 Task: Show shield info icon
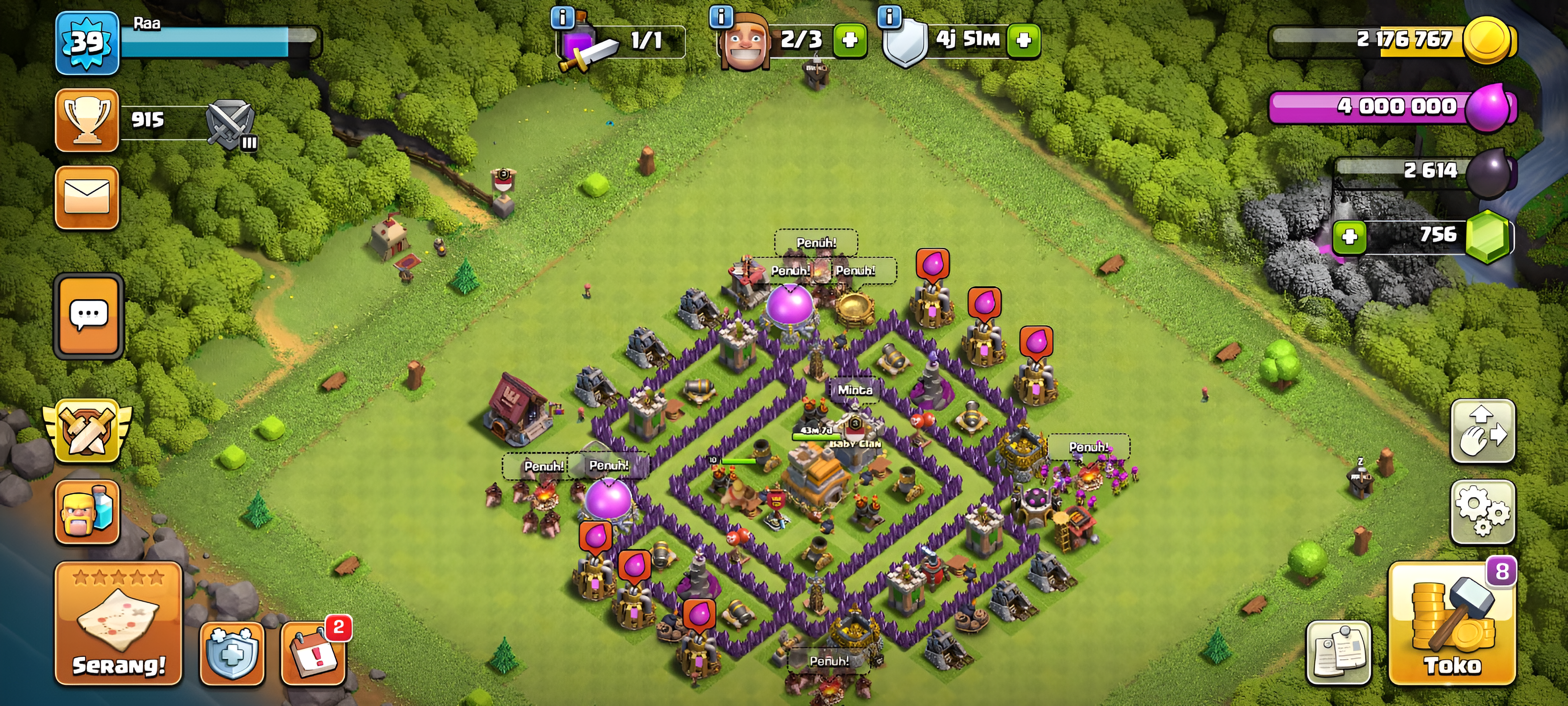tap(889, 17)
